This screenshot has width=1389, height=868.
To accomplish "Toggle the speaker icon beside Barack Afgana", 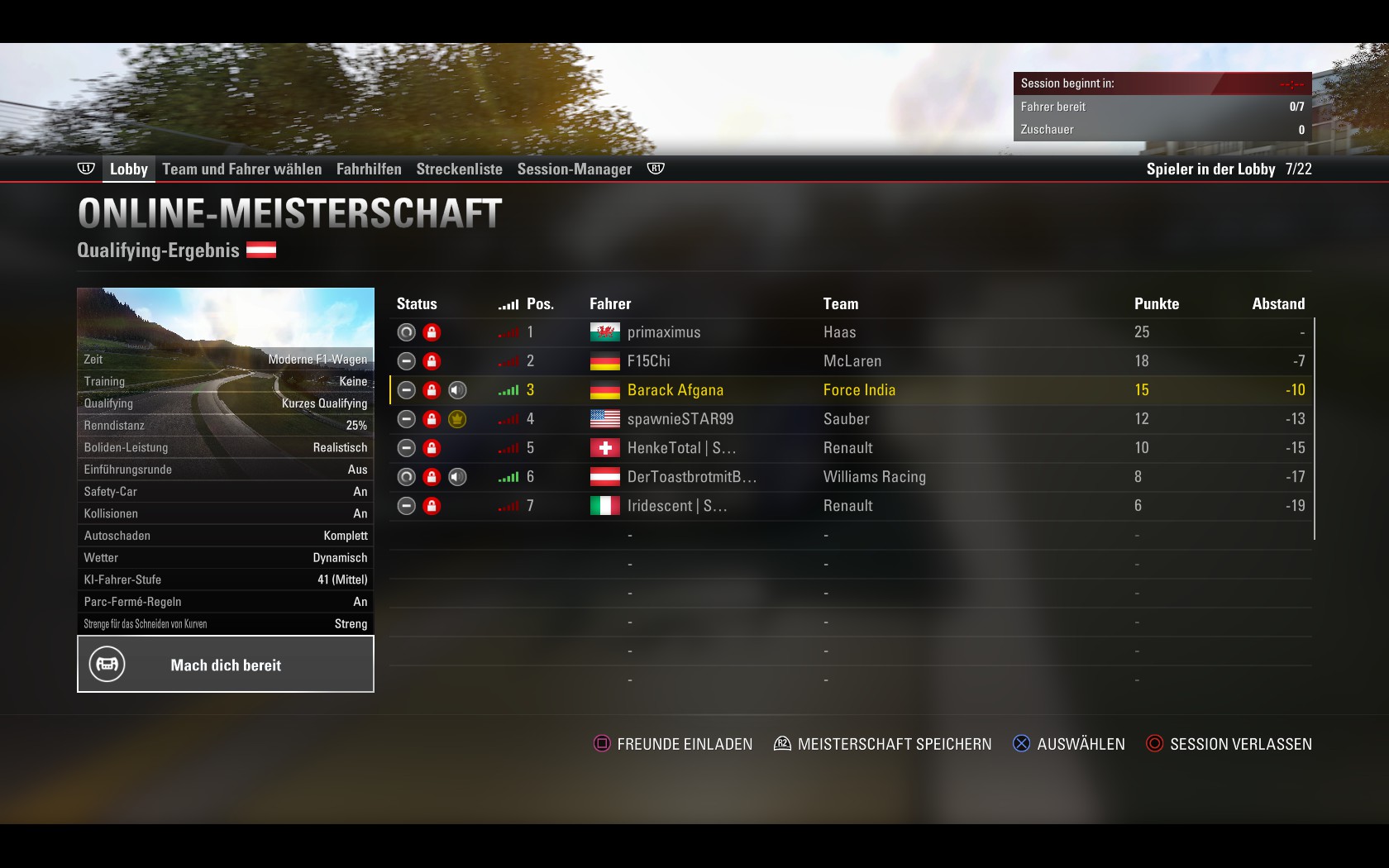I will (x=457, y=390).
